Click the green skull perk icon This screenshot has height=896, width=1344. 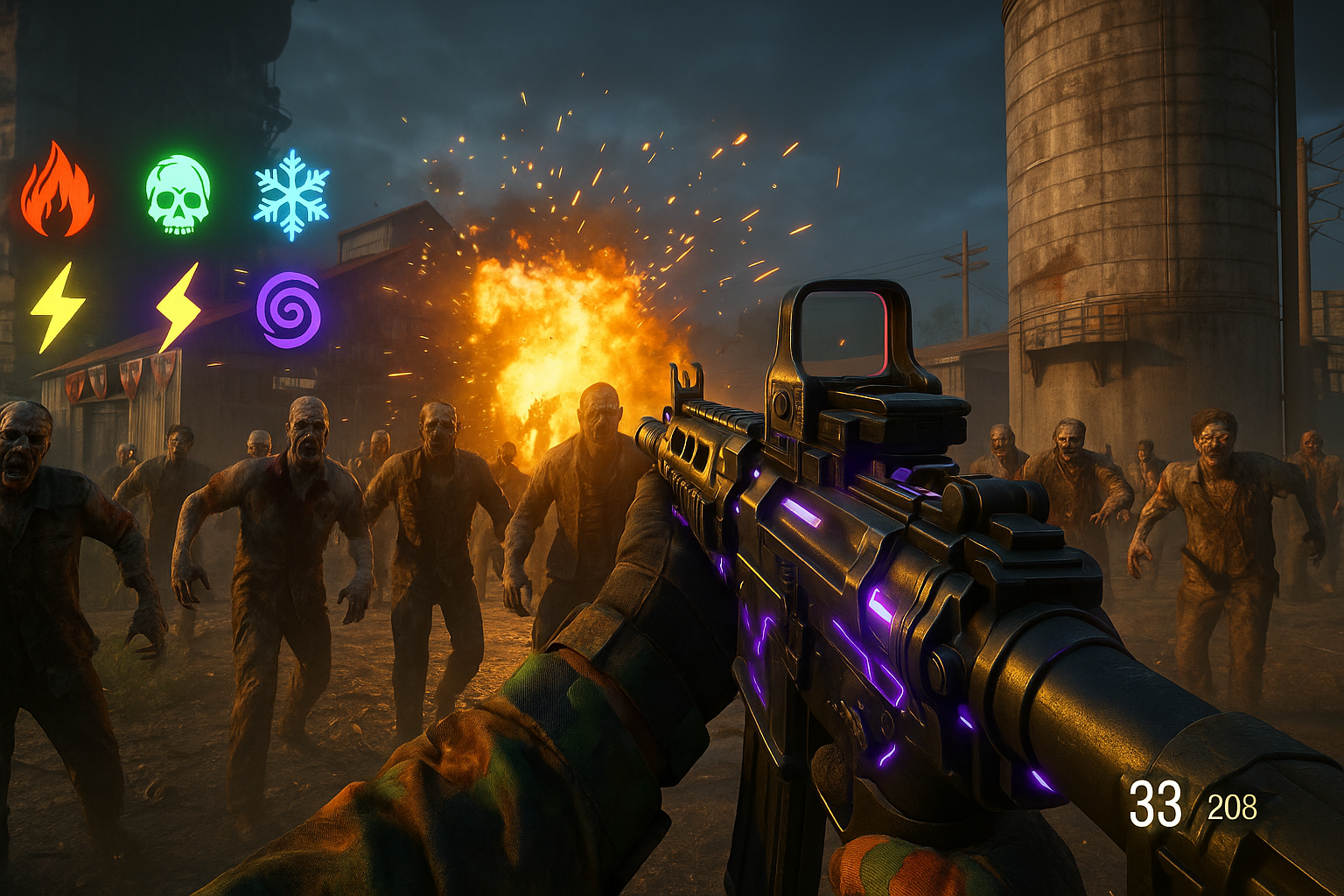[178, 194]
